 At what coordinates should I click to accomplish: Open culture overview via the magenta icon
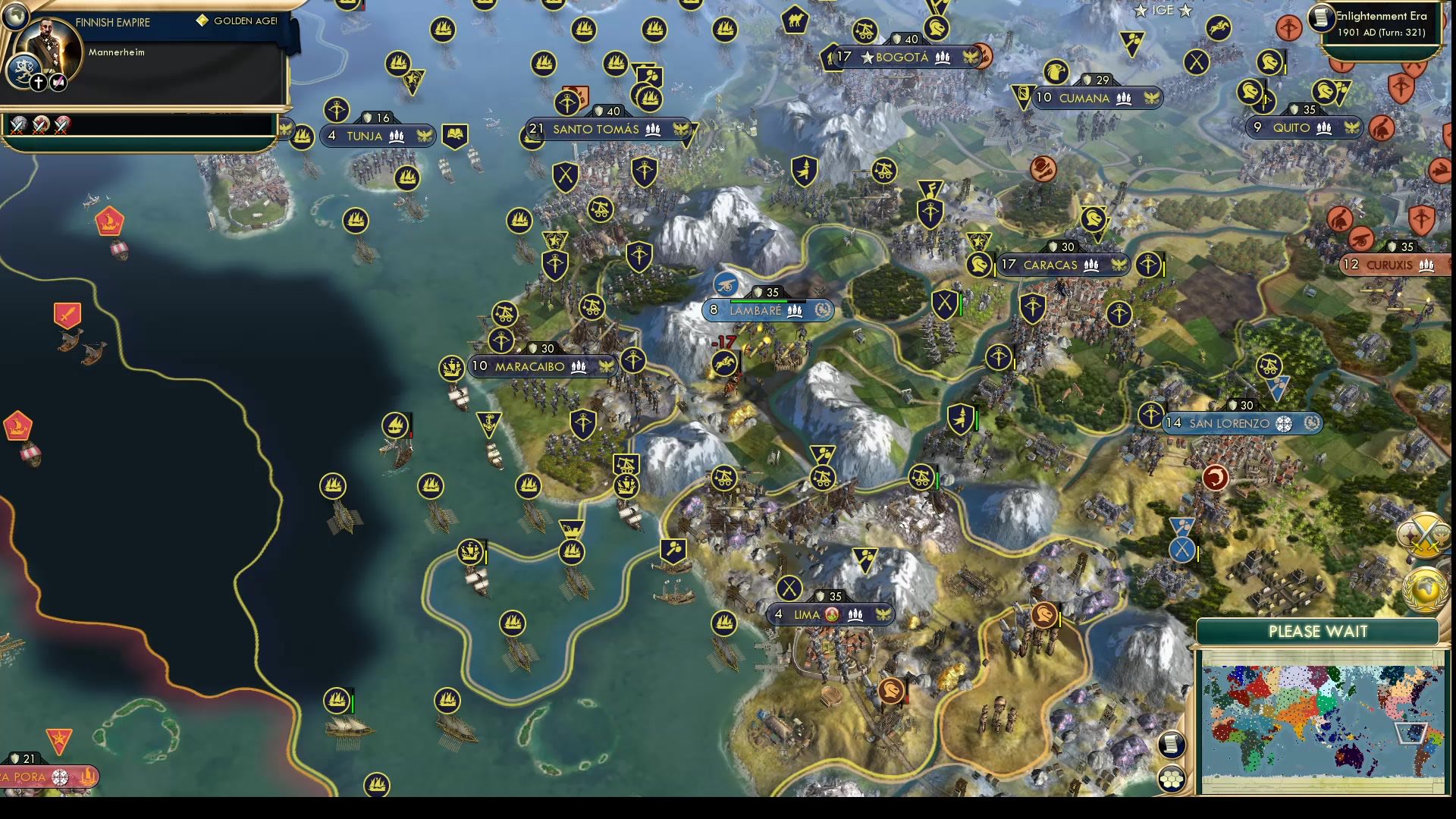pos(57,81)
